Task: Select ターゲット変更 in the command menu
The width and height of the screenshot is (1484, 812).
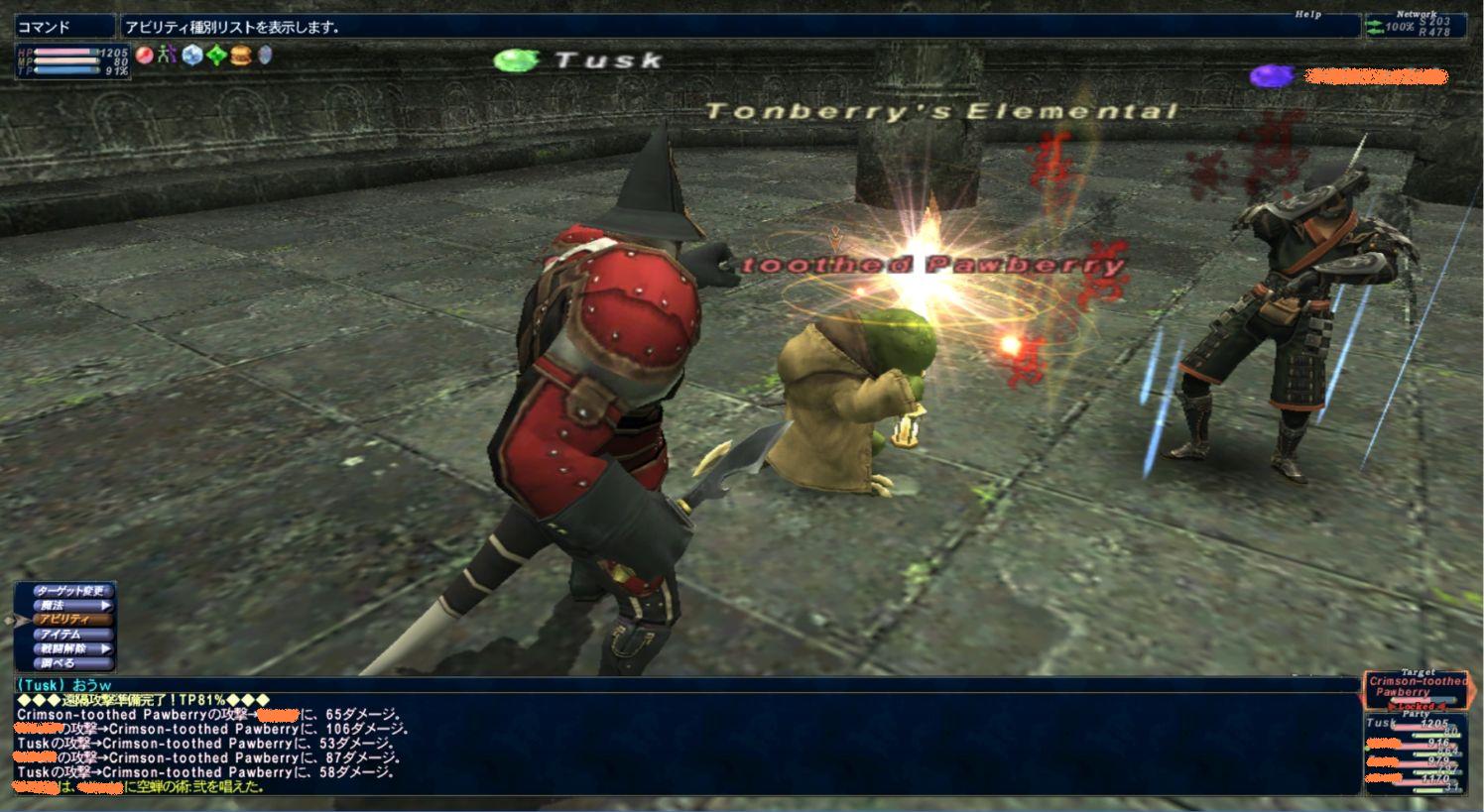Action: point(69,591)
